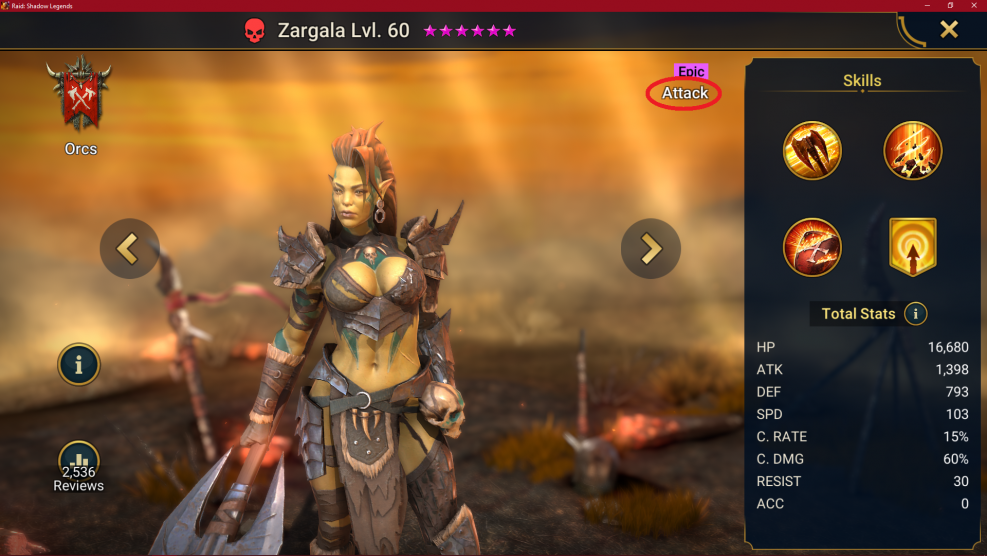Select the yellow aura banner skill
Screen dimensions: 987x556
(x=912, y=247)
